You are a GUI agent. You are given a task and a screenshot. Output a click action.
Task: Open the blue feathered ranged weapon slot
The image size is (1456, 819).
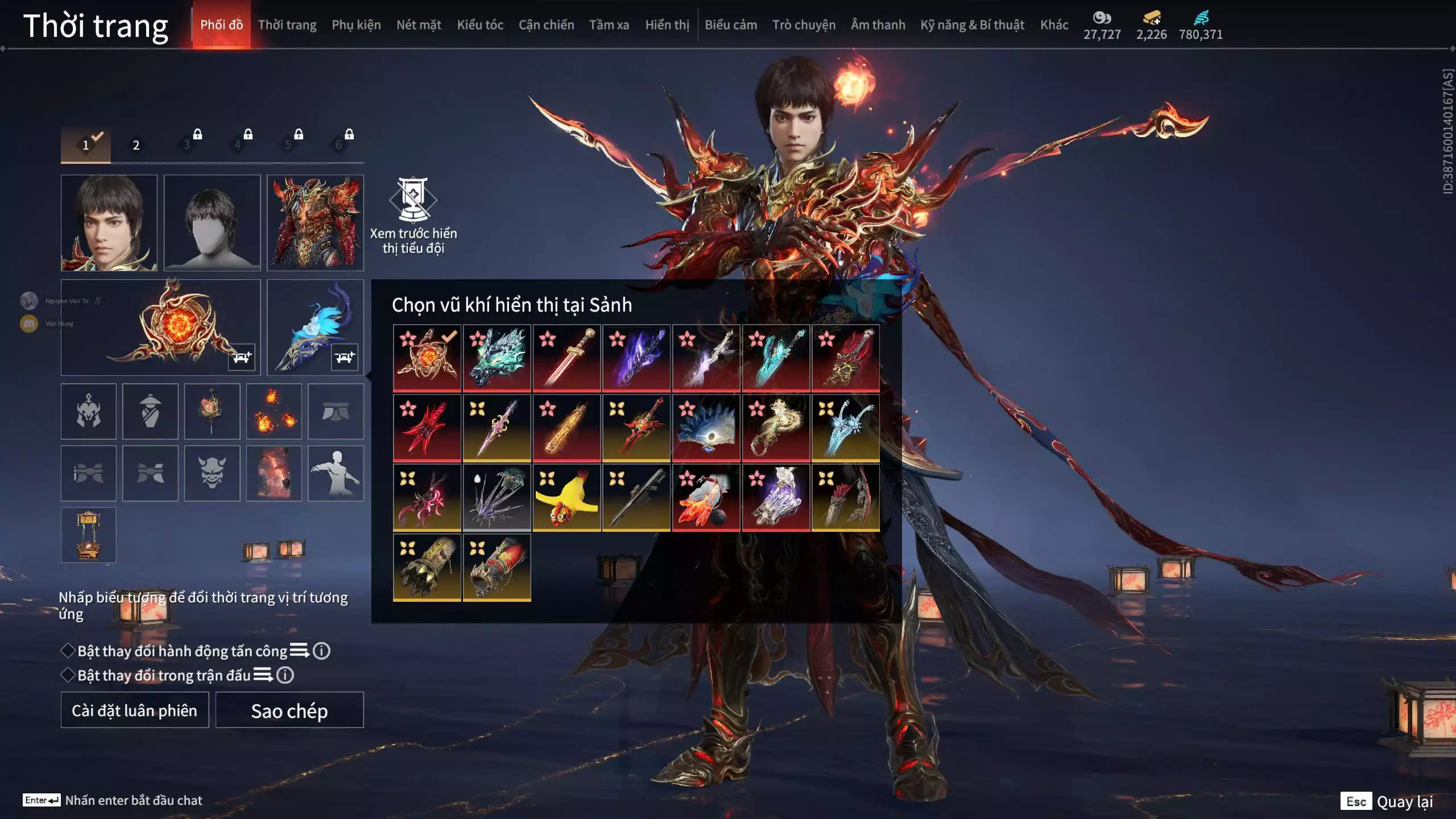315,327
